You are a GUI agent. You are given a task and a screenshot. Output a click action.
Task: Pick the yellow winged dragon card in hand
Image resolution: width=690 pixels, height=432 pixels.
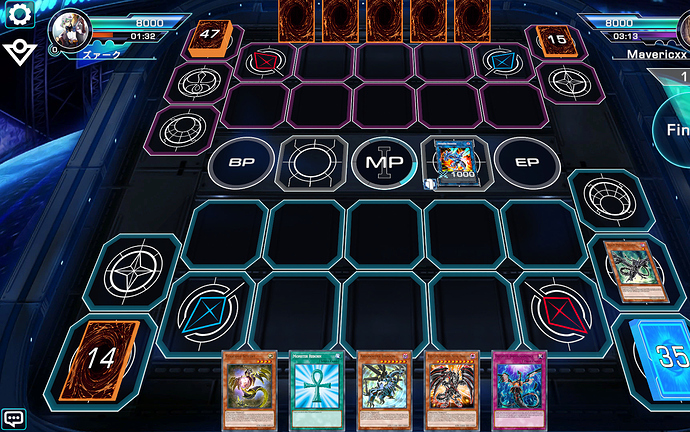[247, 390]
